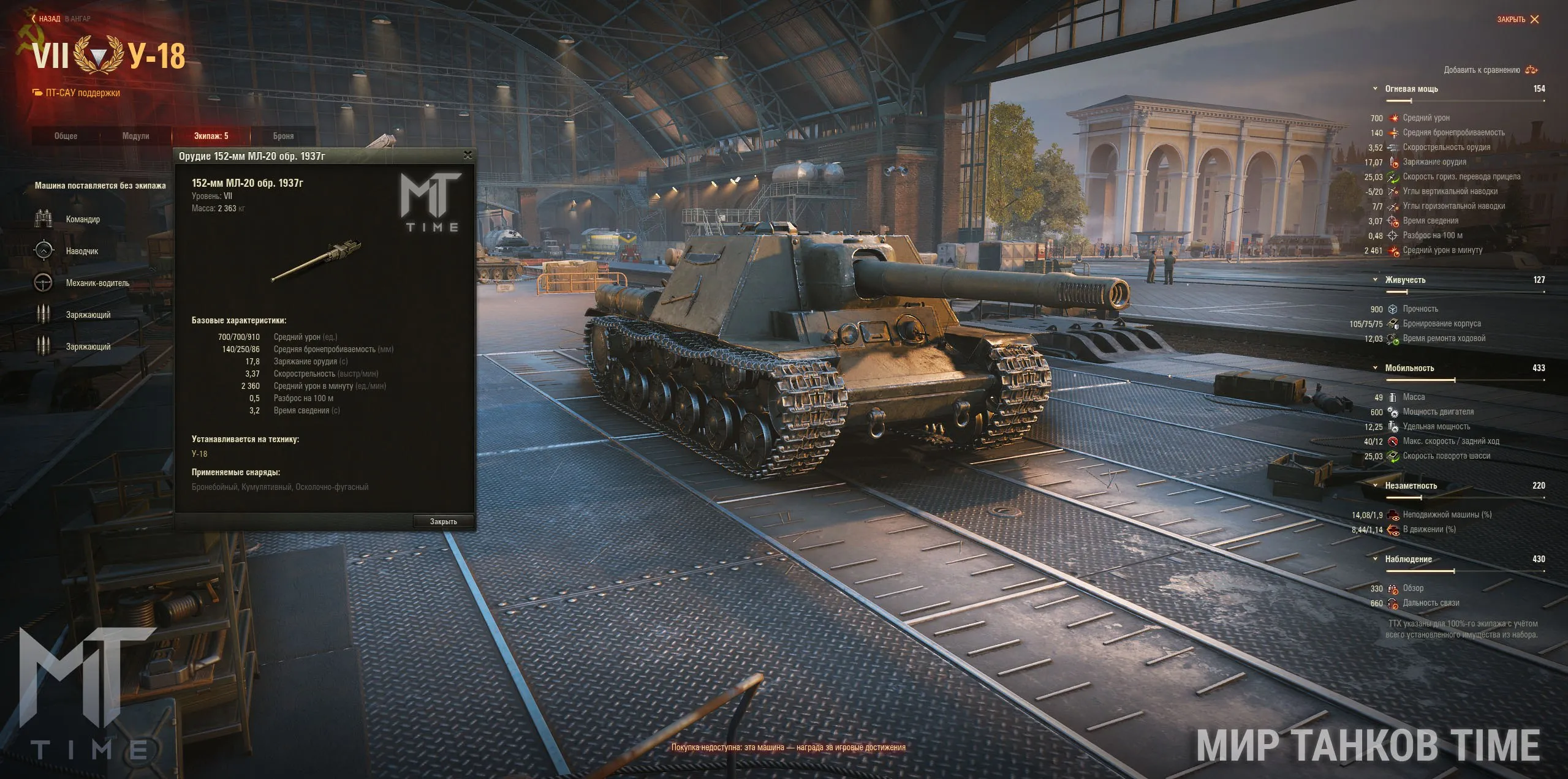Screen dimensions: 1568x779
Task: Switch to the Общее tab
Action: pyautogui.click(x=66, y=136)
